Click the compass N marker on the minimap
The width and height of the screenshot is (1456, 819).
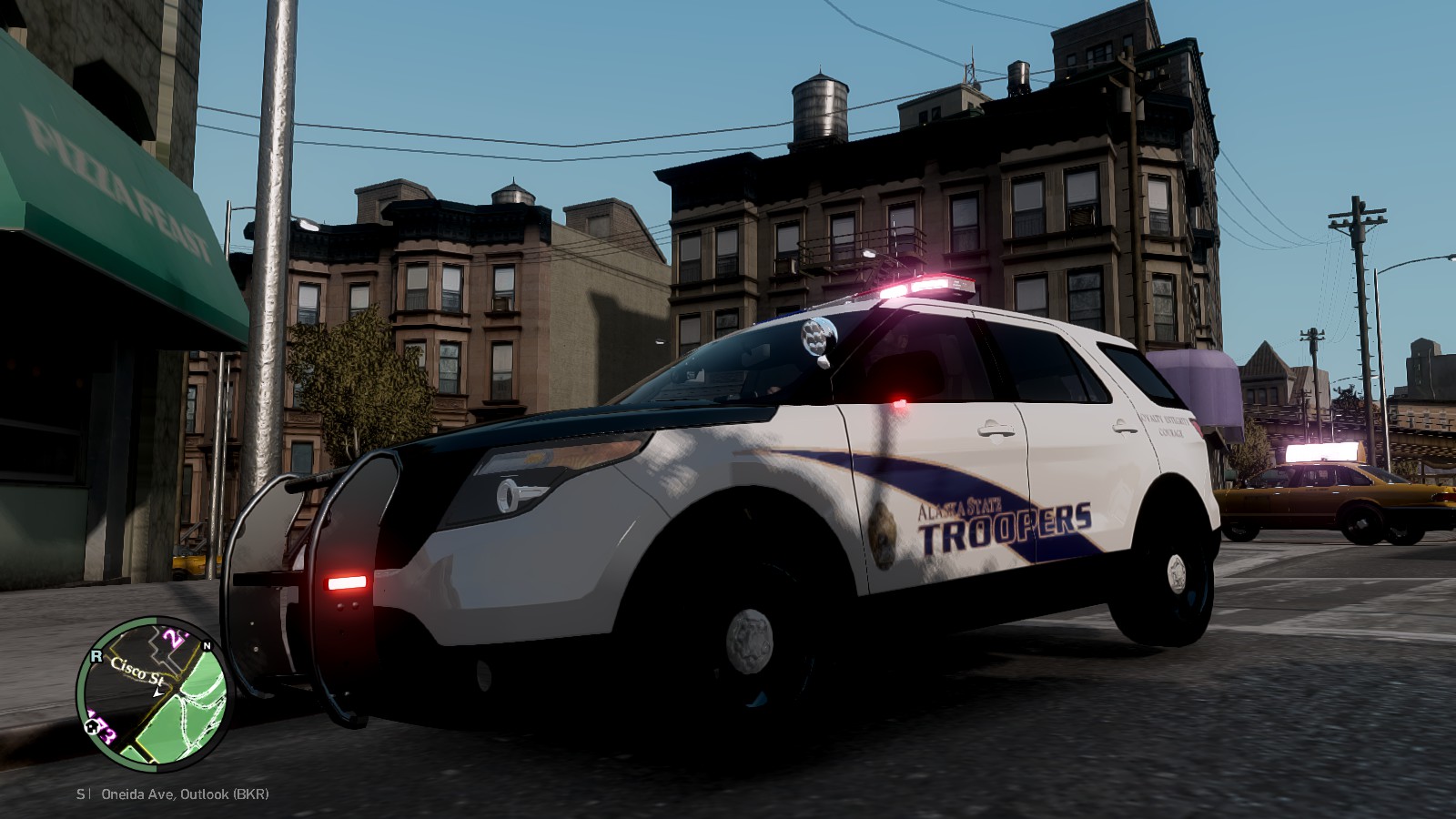click(x=207, y=643)
